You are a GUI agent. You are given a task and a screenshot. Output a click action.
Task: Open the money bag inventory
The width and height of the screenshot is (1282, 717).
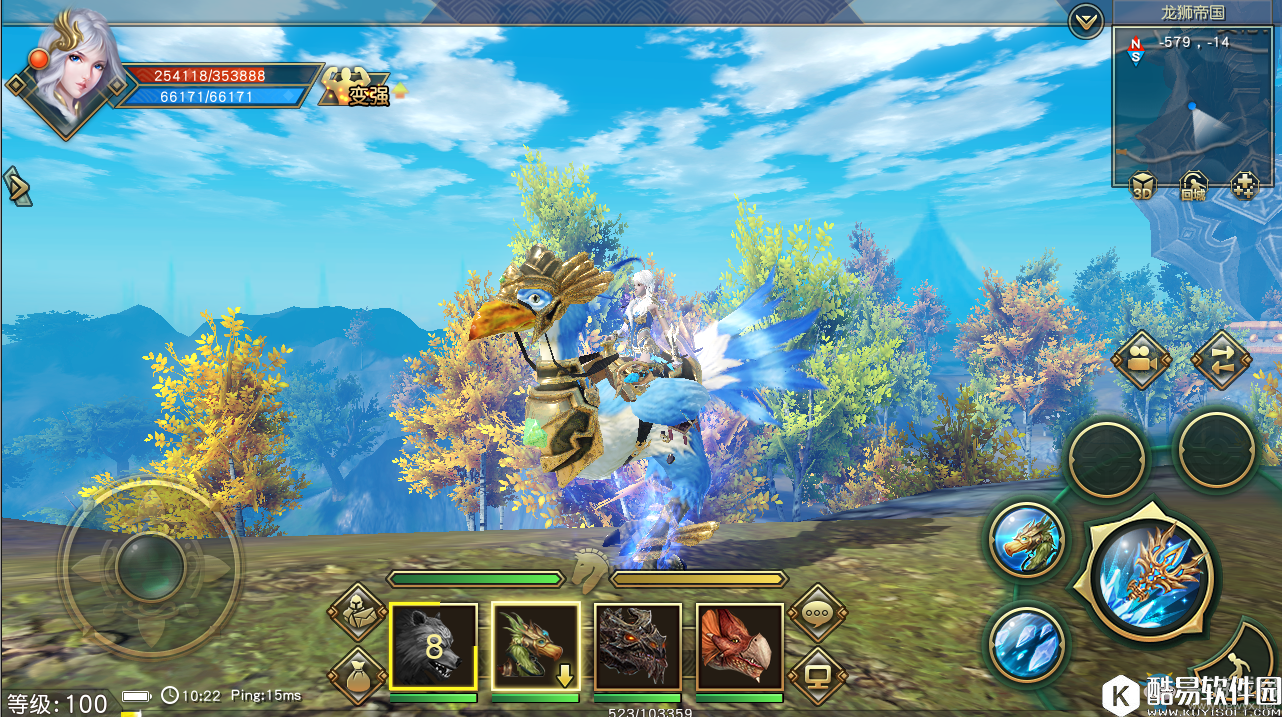[x=357, y=675]
